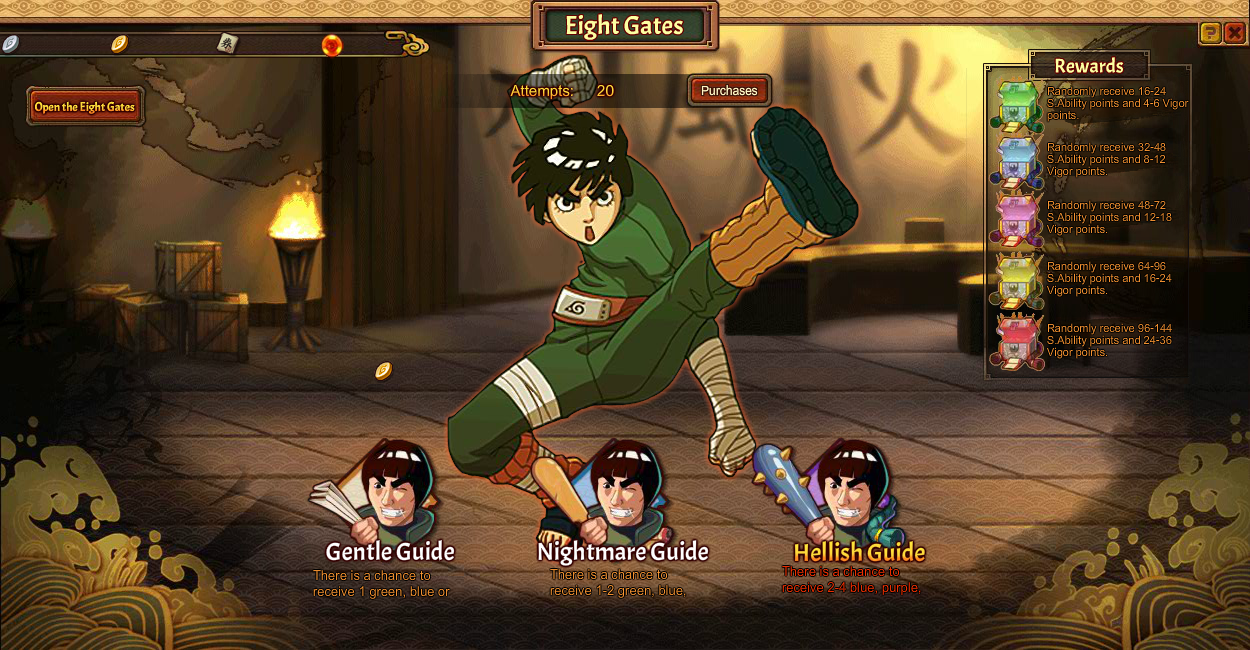Inspect the blue reward chest icon
Viewport: 1250px width, 650px height.
click(x=1017, y=162)
